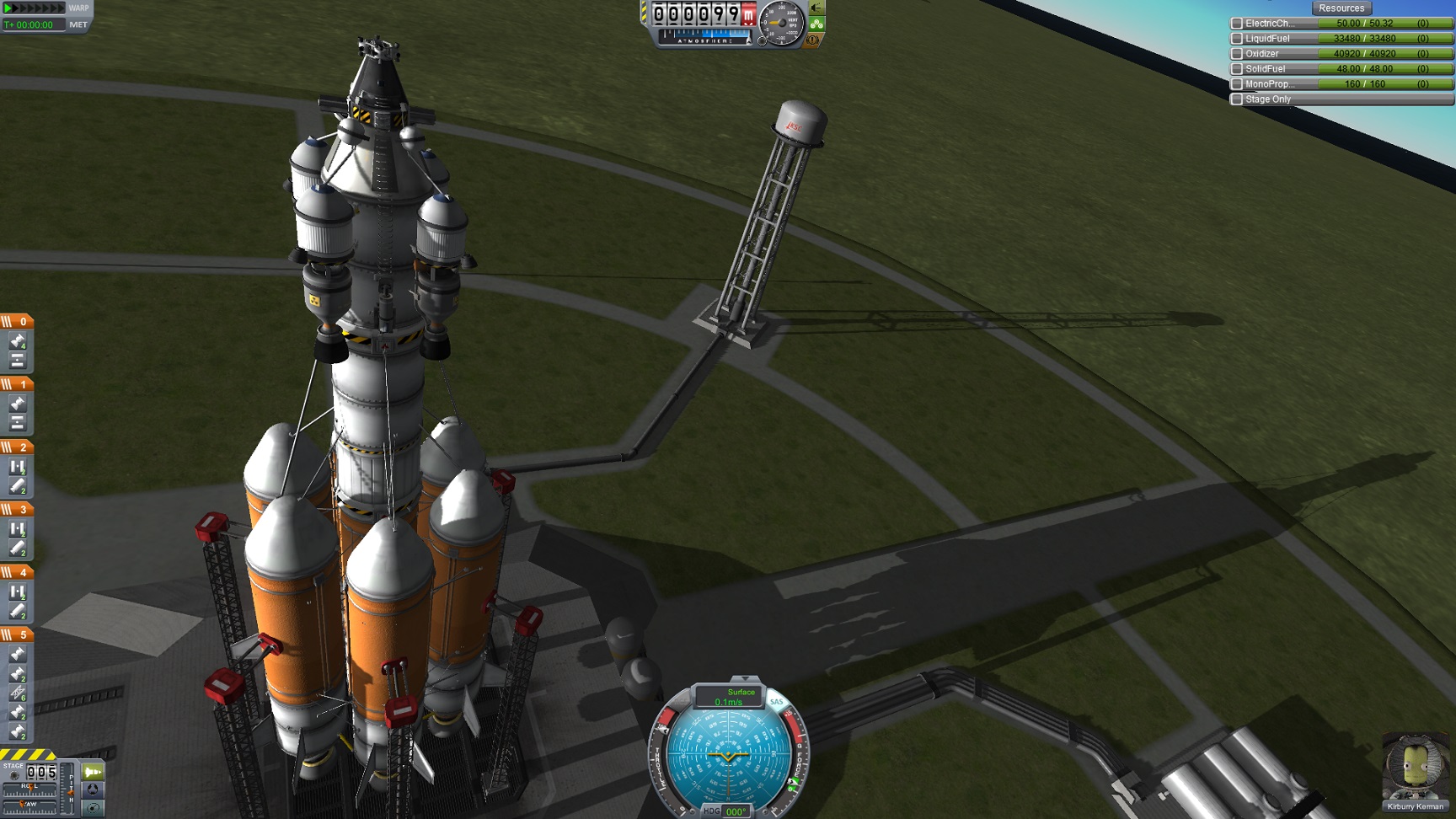Close the Resources panel header

(x=1341, y=8)
